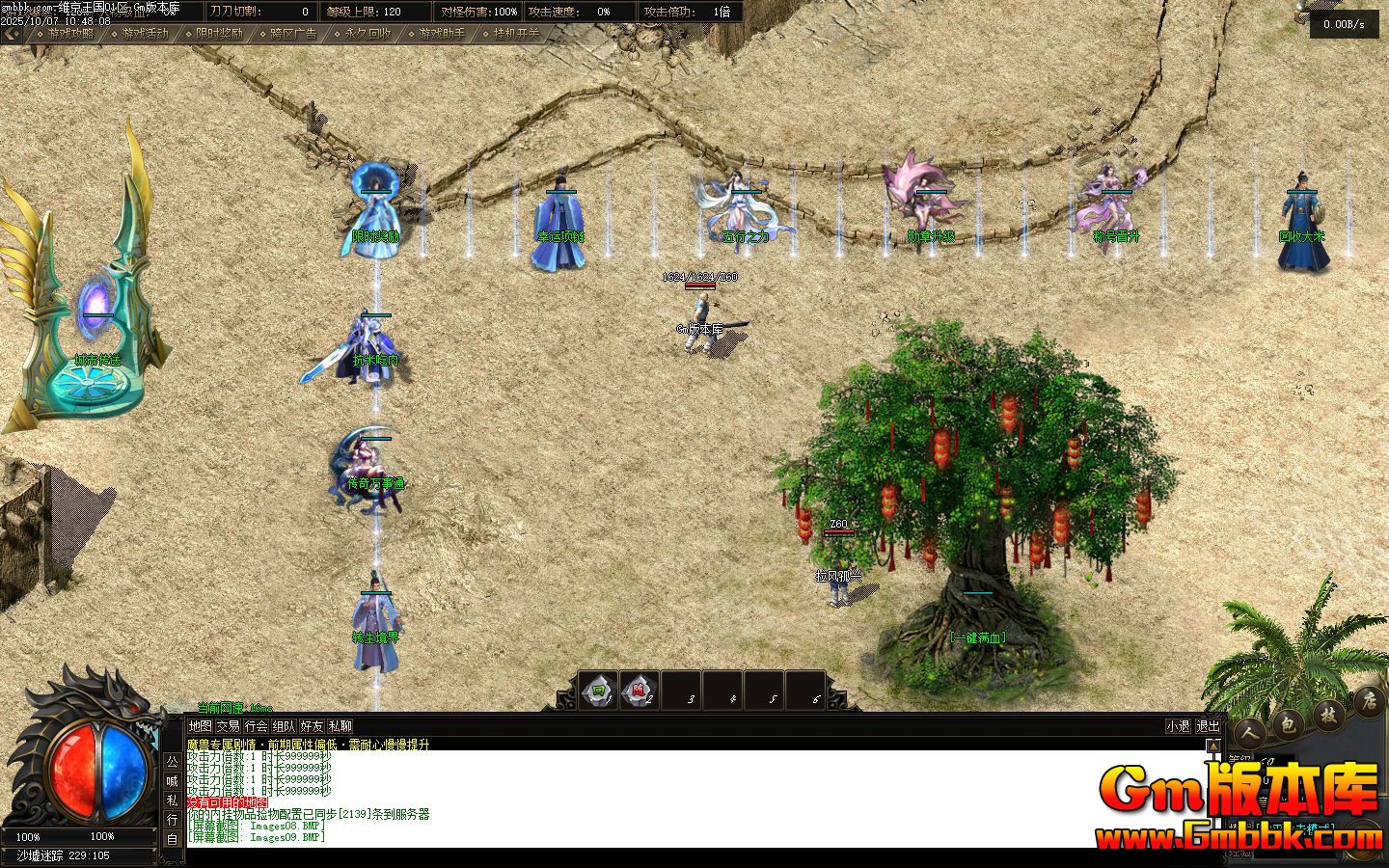Open the 游戏攻略 game guide menu

click(69, 33)
